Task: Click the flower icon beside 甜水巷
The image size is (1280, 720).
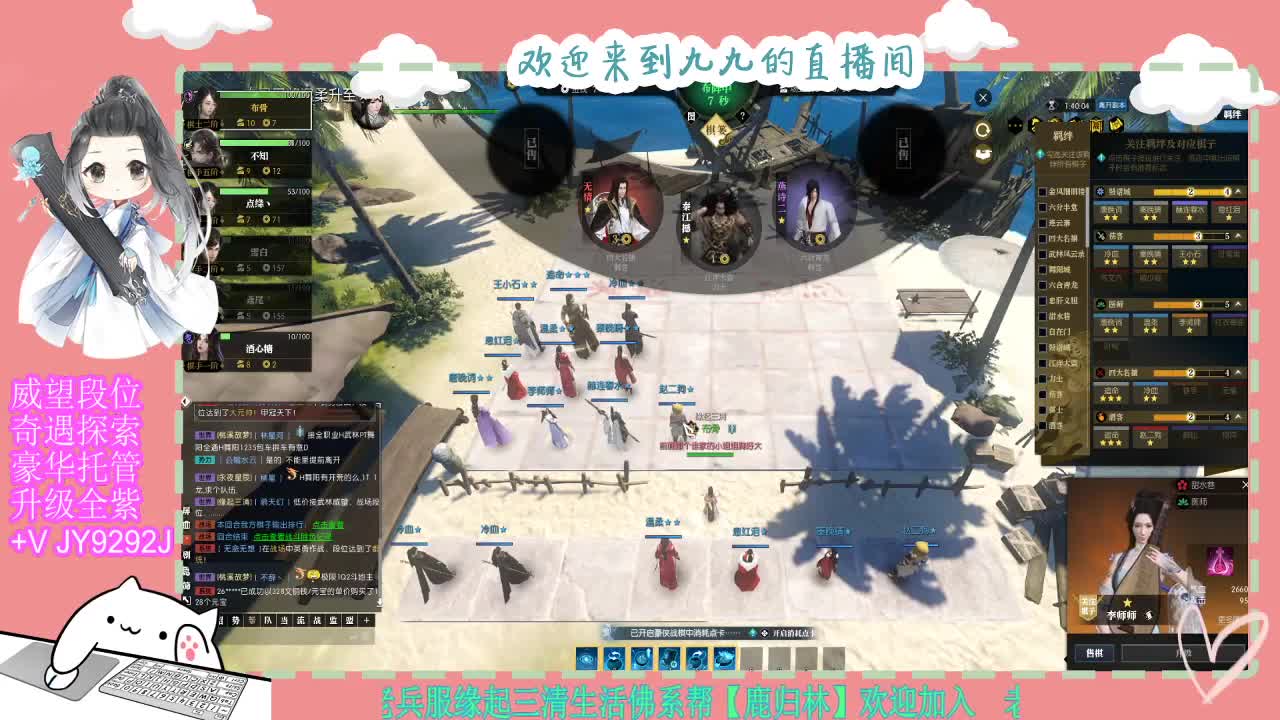Action: tap(1182, 485)
